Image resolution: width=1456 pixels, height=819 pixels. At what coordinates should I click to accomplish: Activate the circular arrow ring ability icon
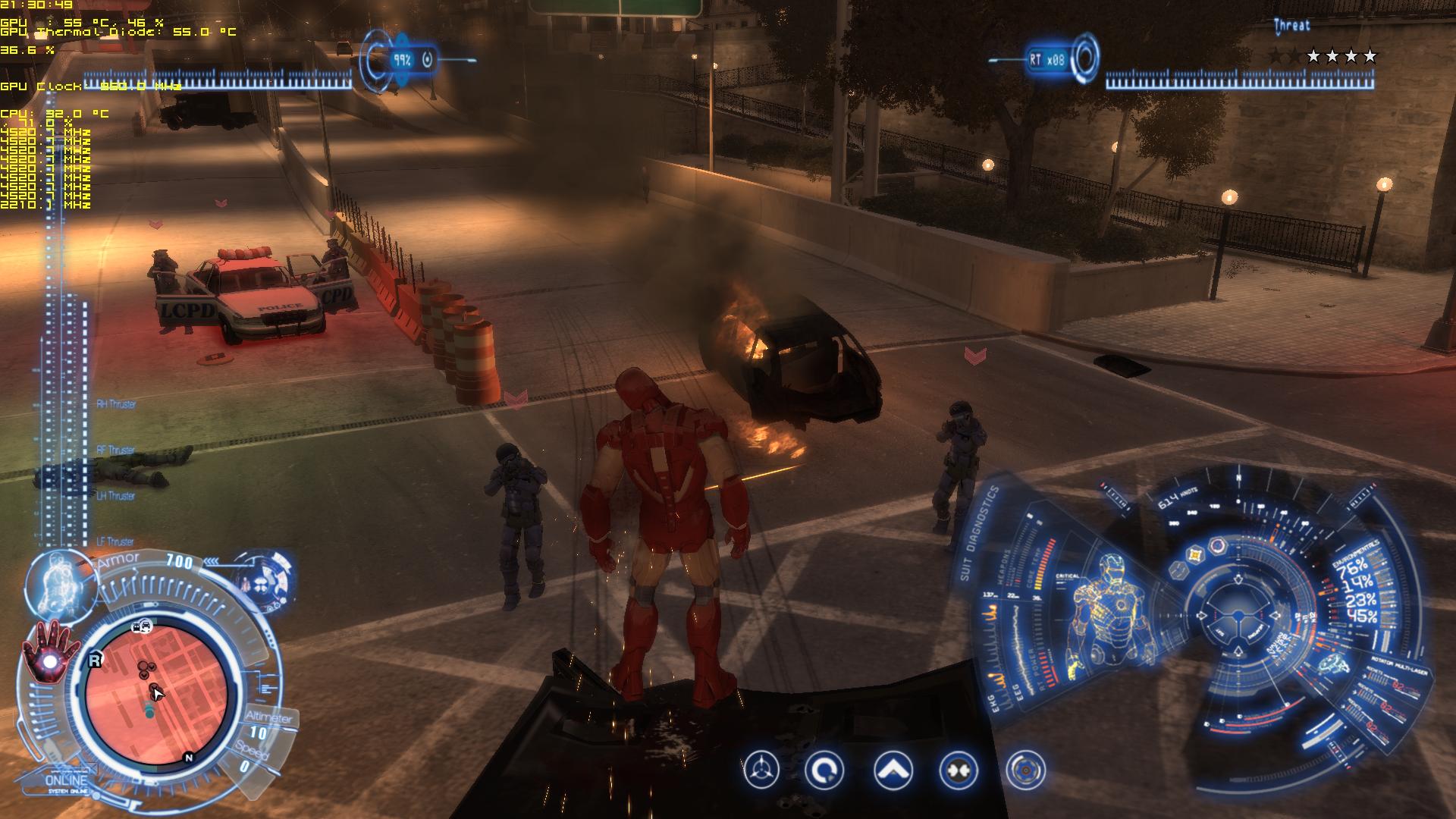[824, 770]
